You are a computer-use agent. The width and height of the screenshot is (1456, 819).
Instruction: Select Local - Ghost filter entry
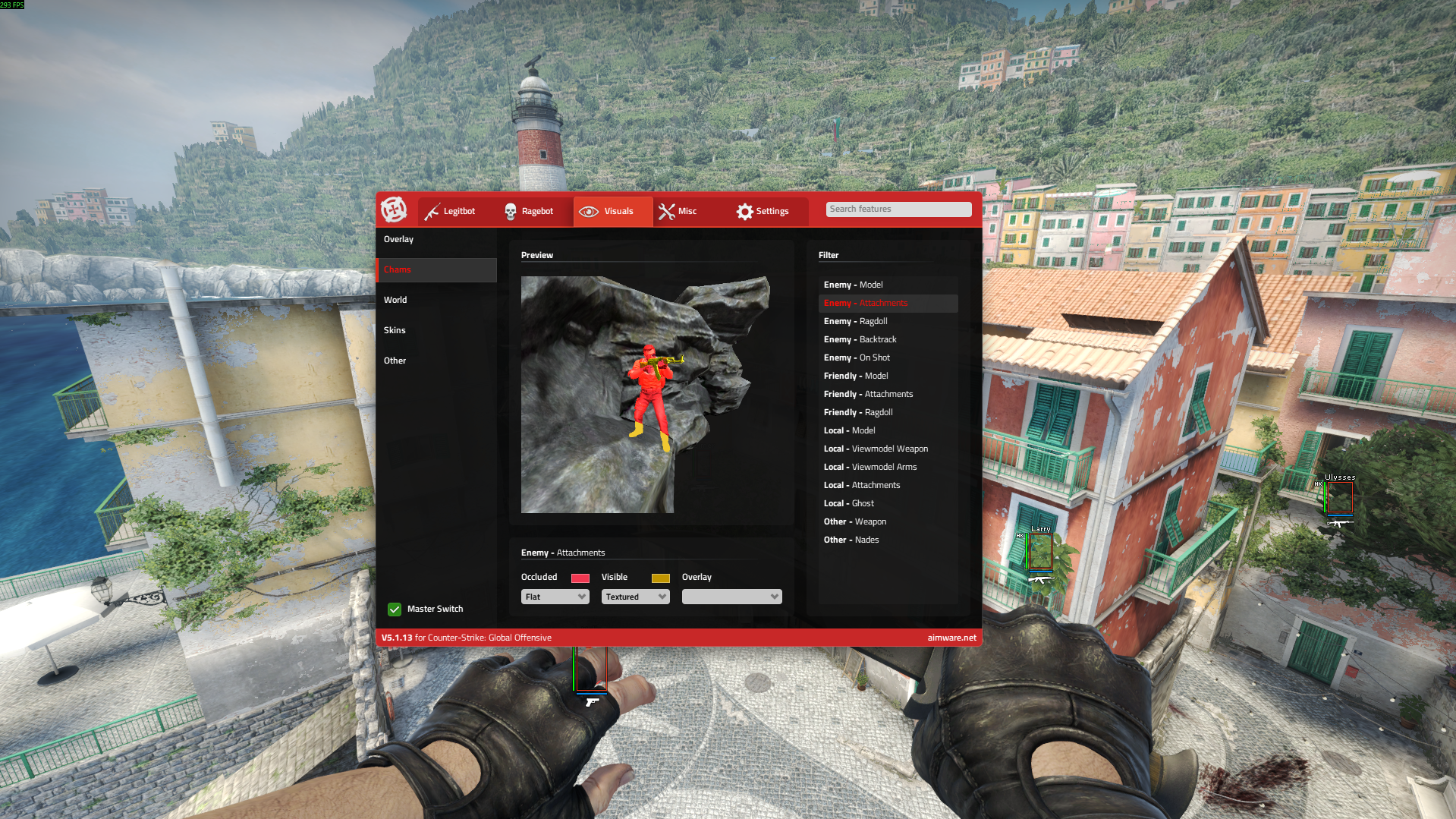[x=849, y=503]
